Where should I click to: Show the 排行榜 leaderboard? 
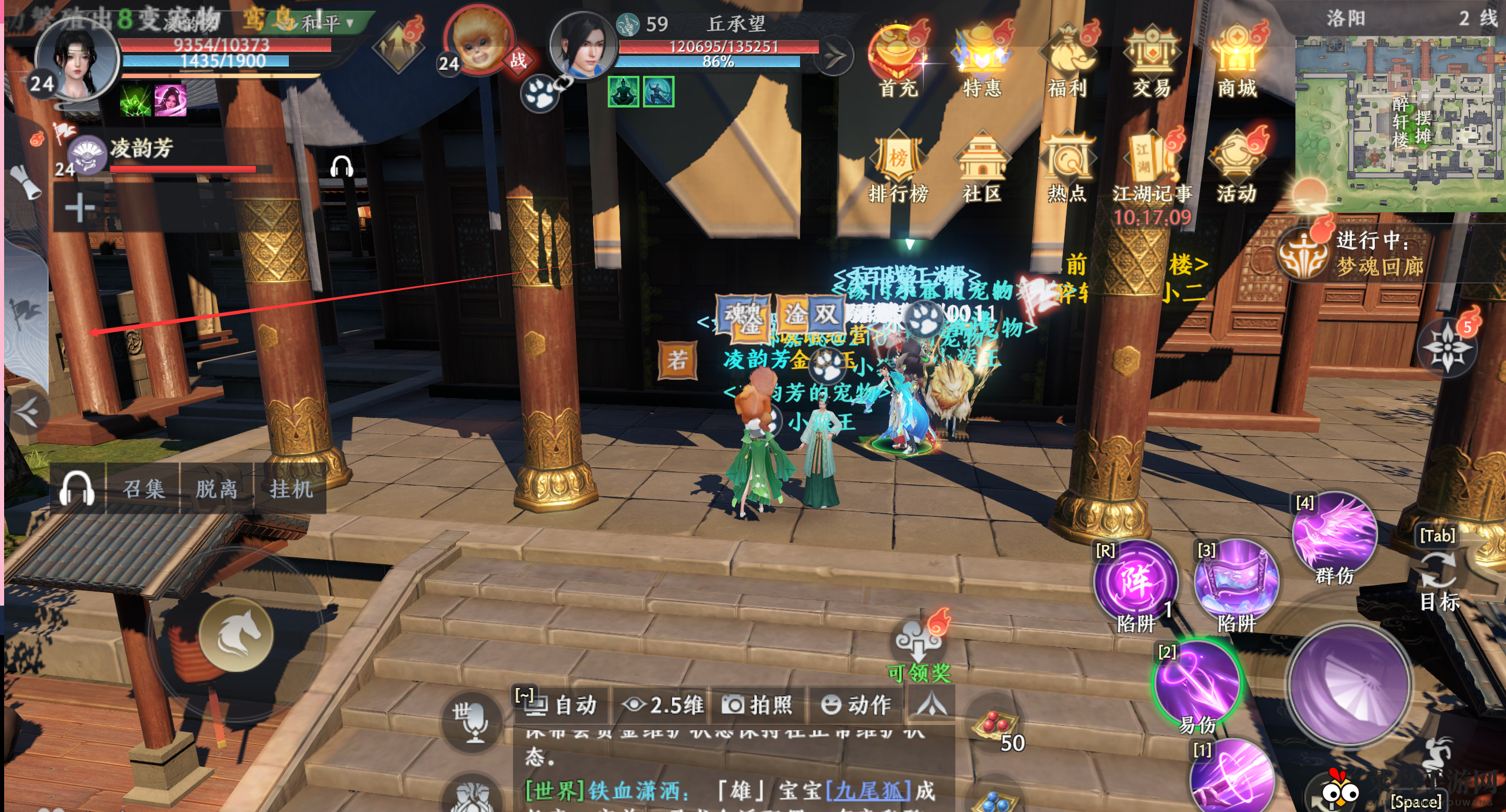click(x=898, y=168)
